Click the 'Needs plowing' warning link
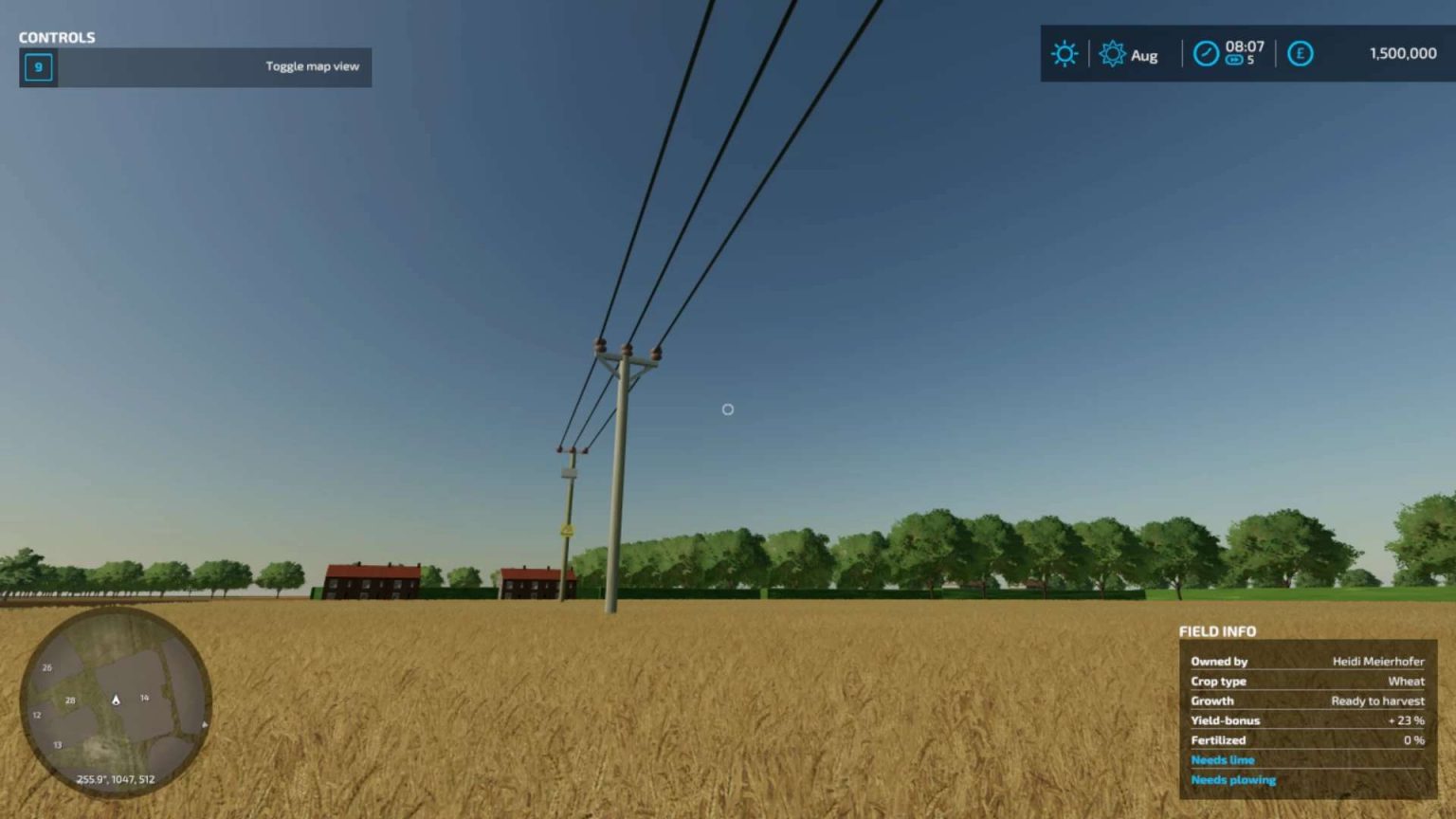 [x=1233, y=779]
